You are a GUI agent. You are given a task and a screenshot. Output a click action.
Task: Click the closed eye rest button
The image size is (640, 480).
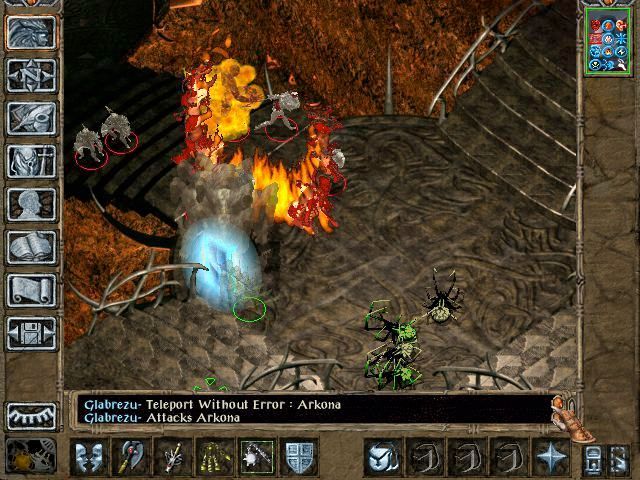tap(31, 415)
